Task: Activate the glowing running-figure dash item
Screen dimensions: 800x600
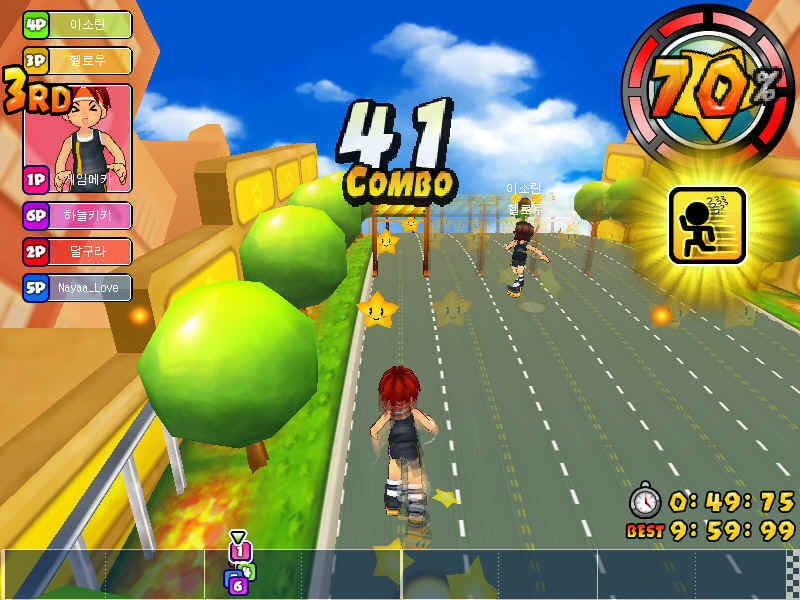Action: coord(707,225)
